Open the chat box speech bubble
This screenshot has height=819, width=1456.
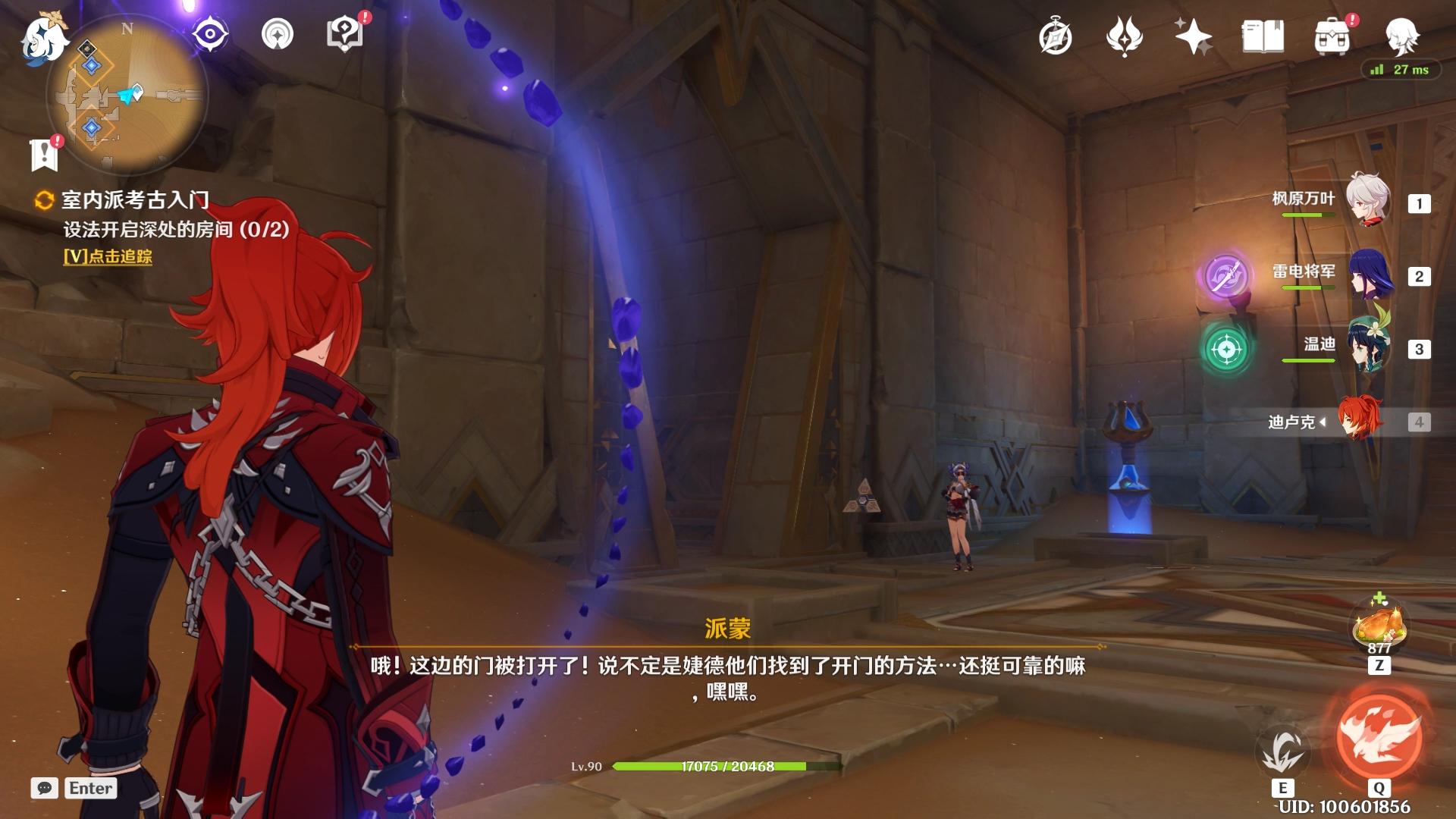(45, 788)
